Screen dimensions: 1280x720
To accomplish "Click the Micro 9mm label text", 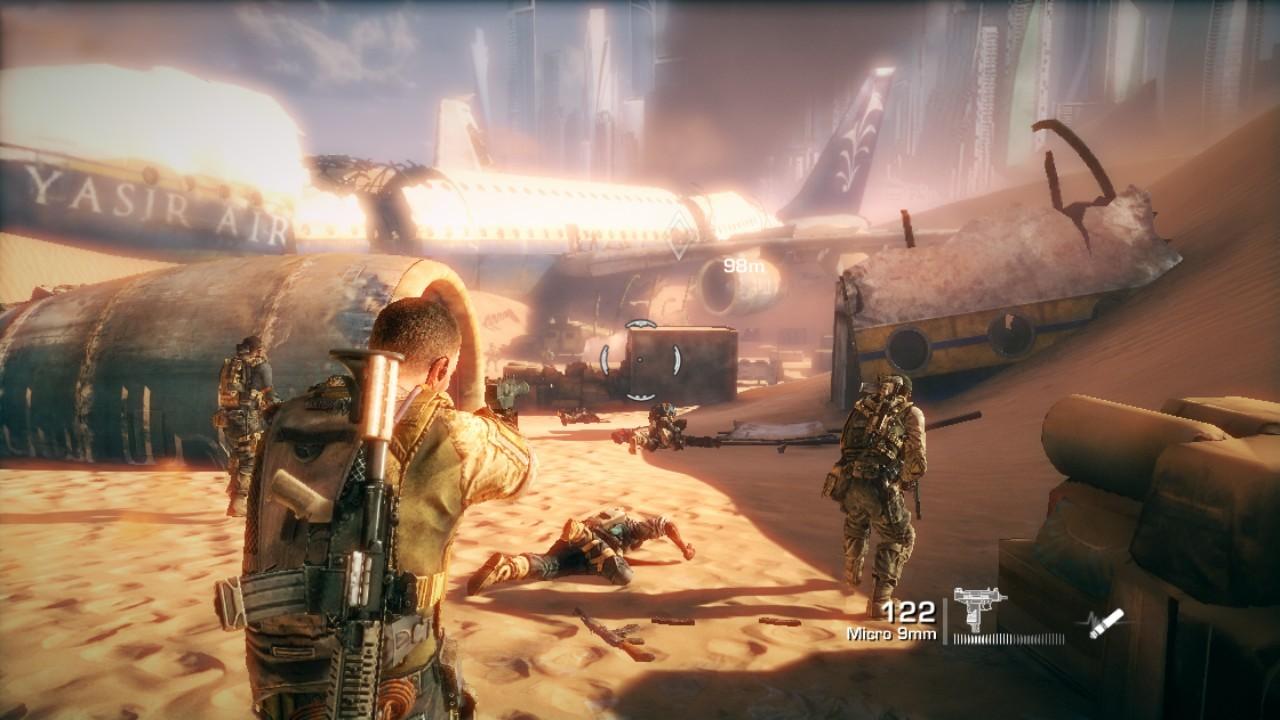I will point(893,634).
